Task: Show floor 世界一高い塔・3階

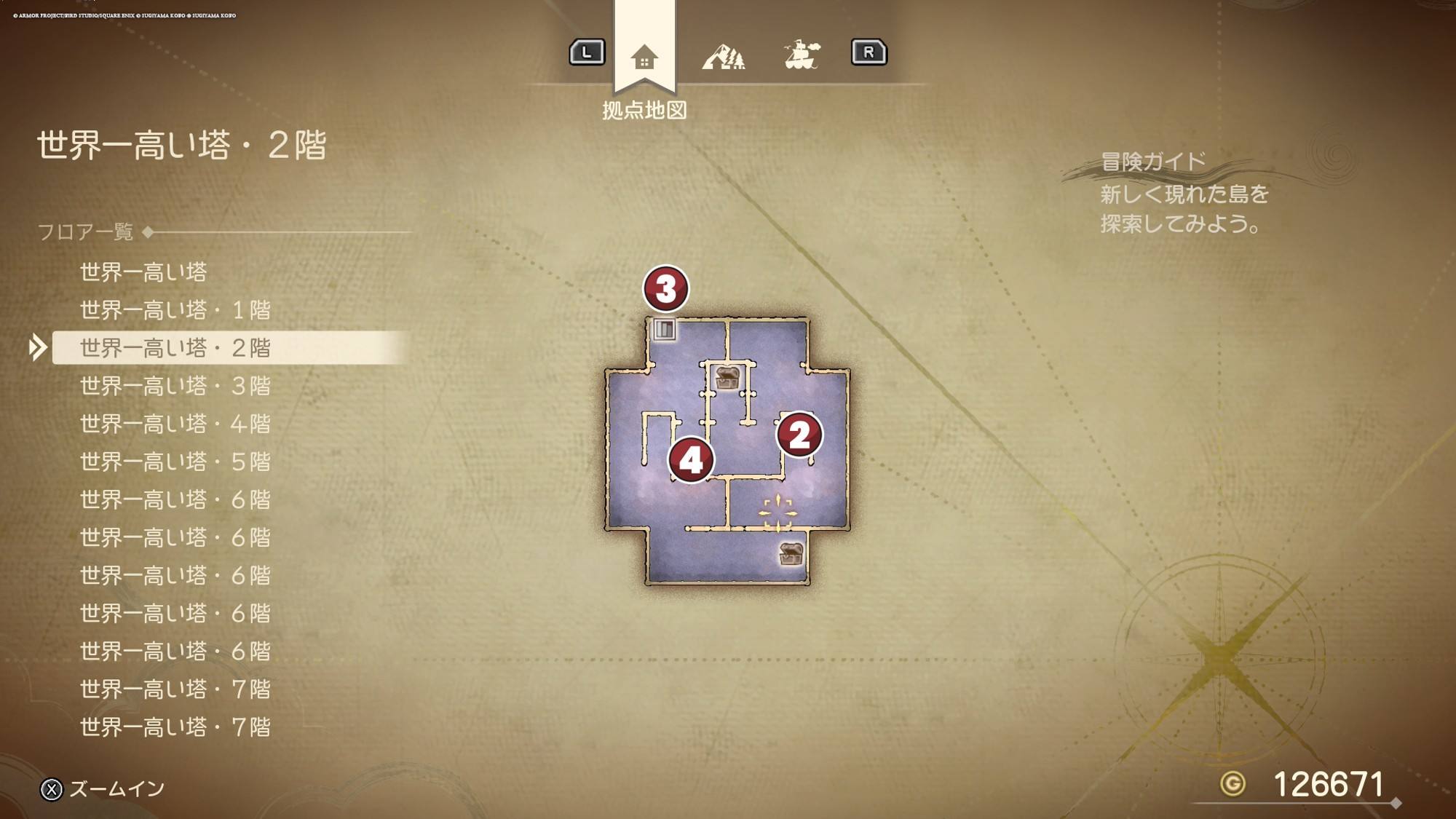Action: [x=175, y=386]
